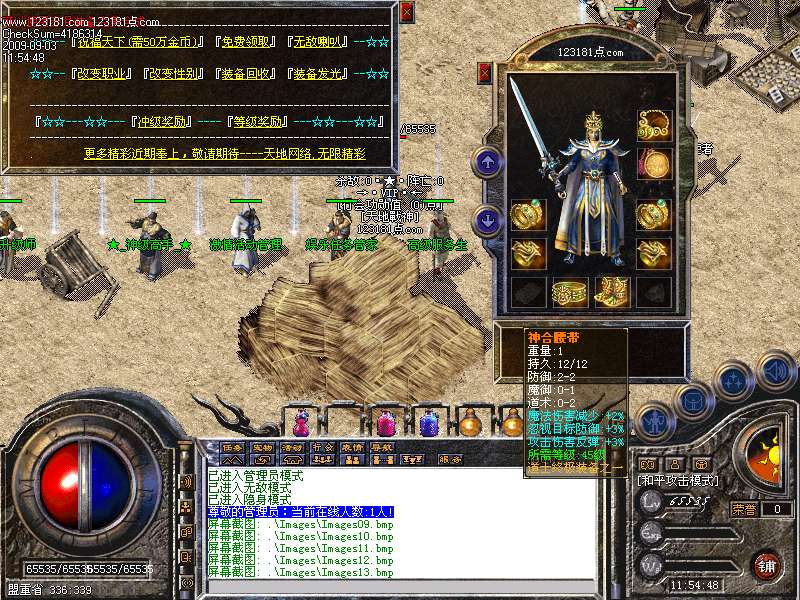The height and width of the screenshot is (600, 800).
Task: Claim the 冲级奖励 leveling rush reward
Action: coord(159,122)
